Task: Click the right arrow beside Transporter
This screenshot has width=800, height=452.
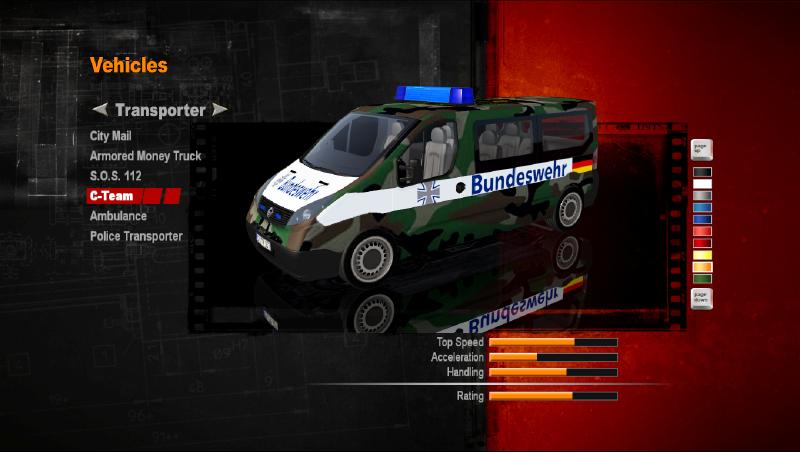Action: click(220, 109)
